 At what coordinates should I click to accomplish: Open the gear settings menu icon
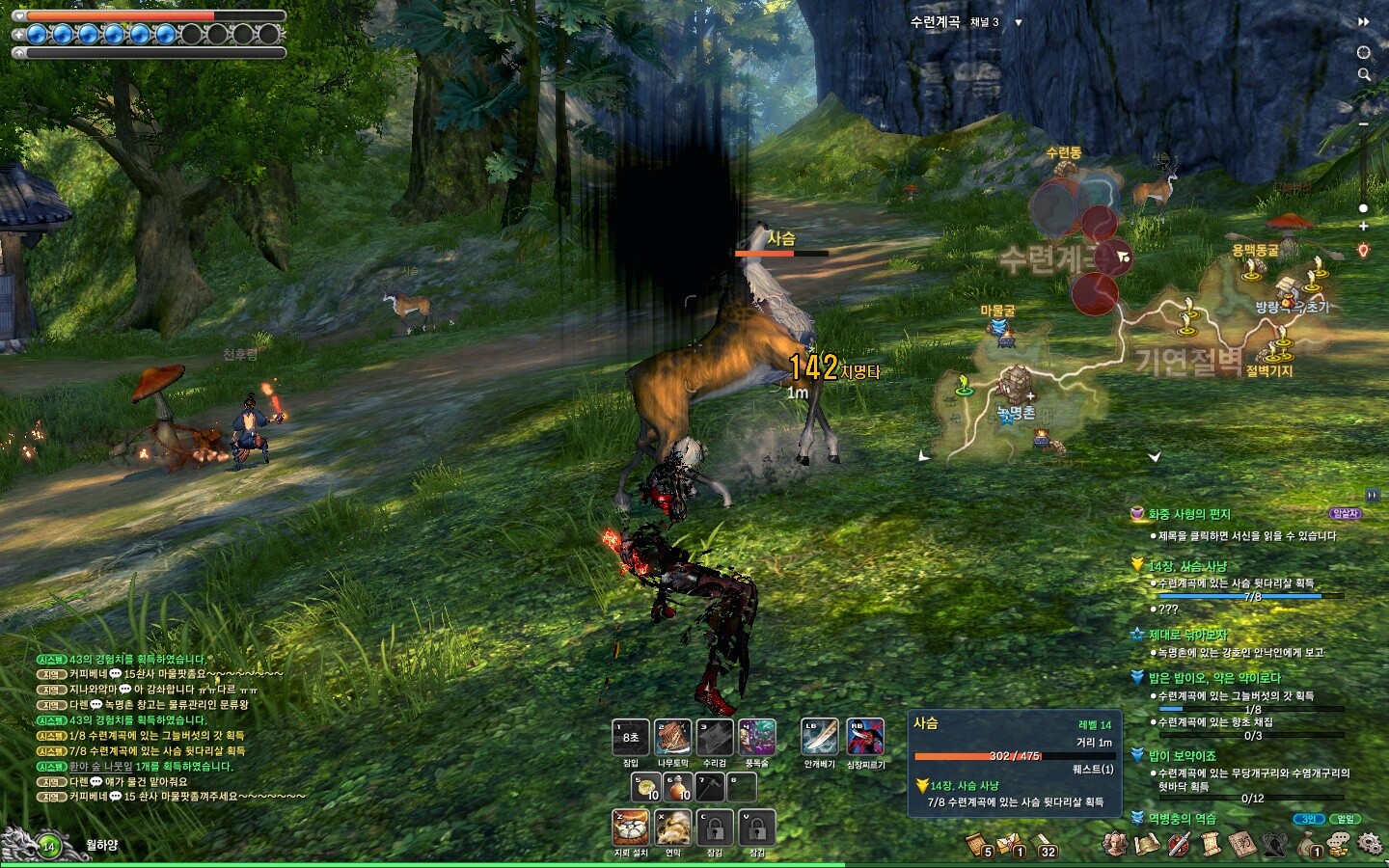pyautogui.click(x=1369, y=844)
